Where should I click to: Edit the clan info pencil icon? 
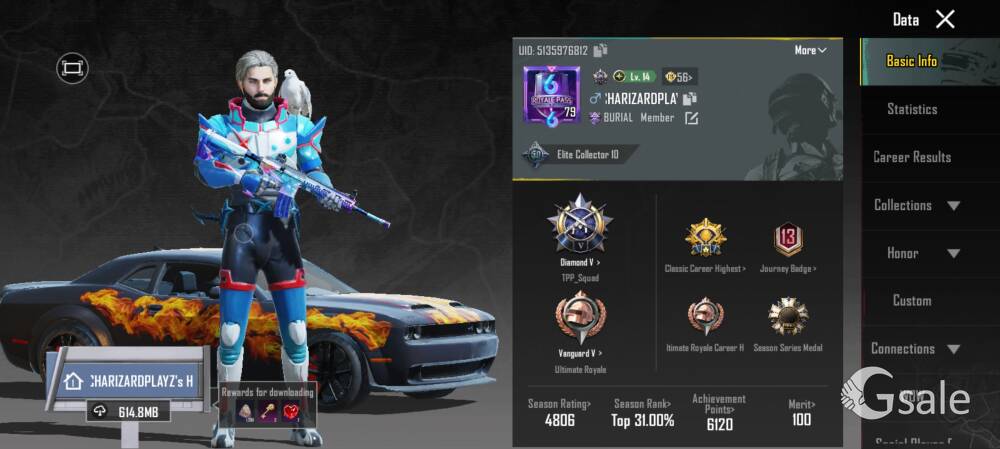click(691, 118)
